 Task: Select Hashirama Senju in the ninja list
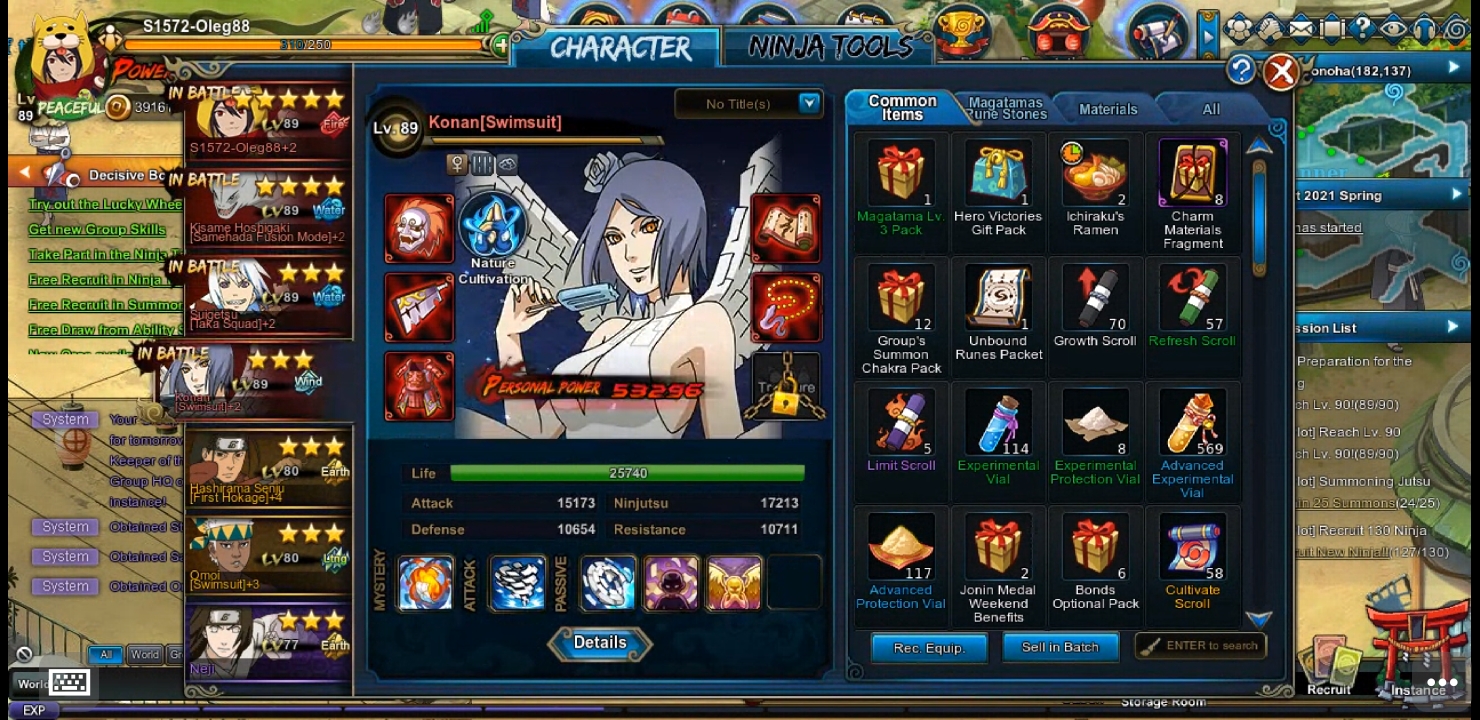click(268, 468)
